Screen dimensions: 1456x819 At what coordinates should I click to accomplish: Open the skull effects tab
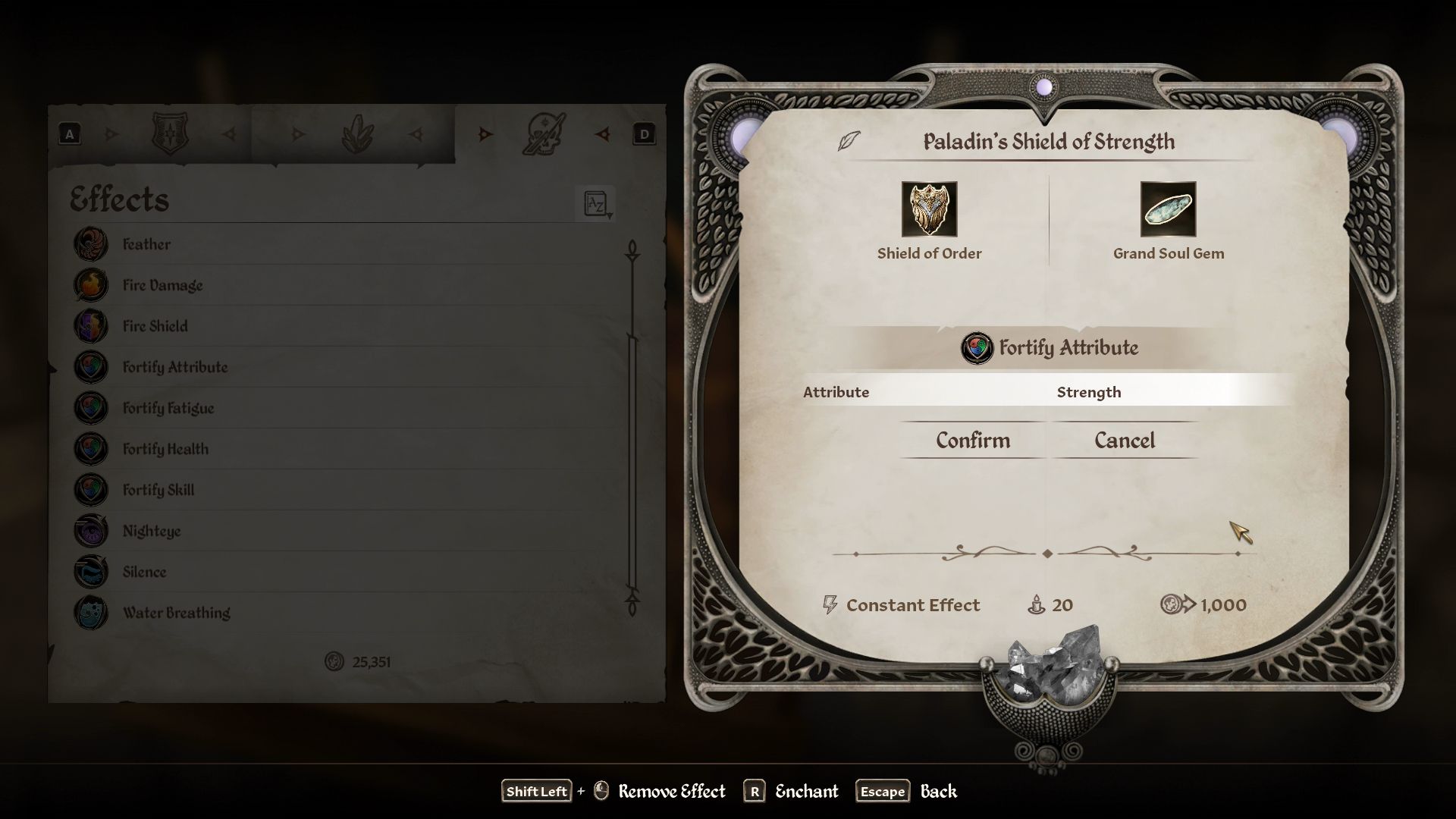(x=544, y=134)
